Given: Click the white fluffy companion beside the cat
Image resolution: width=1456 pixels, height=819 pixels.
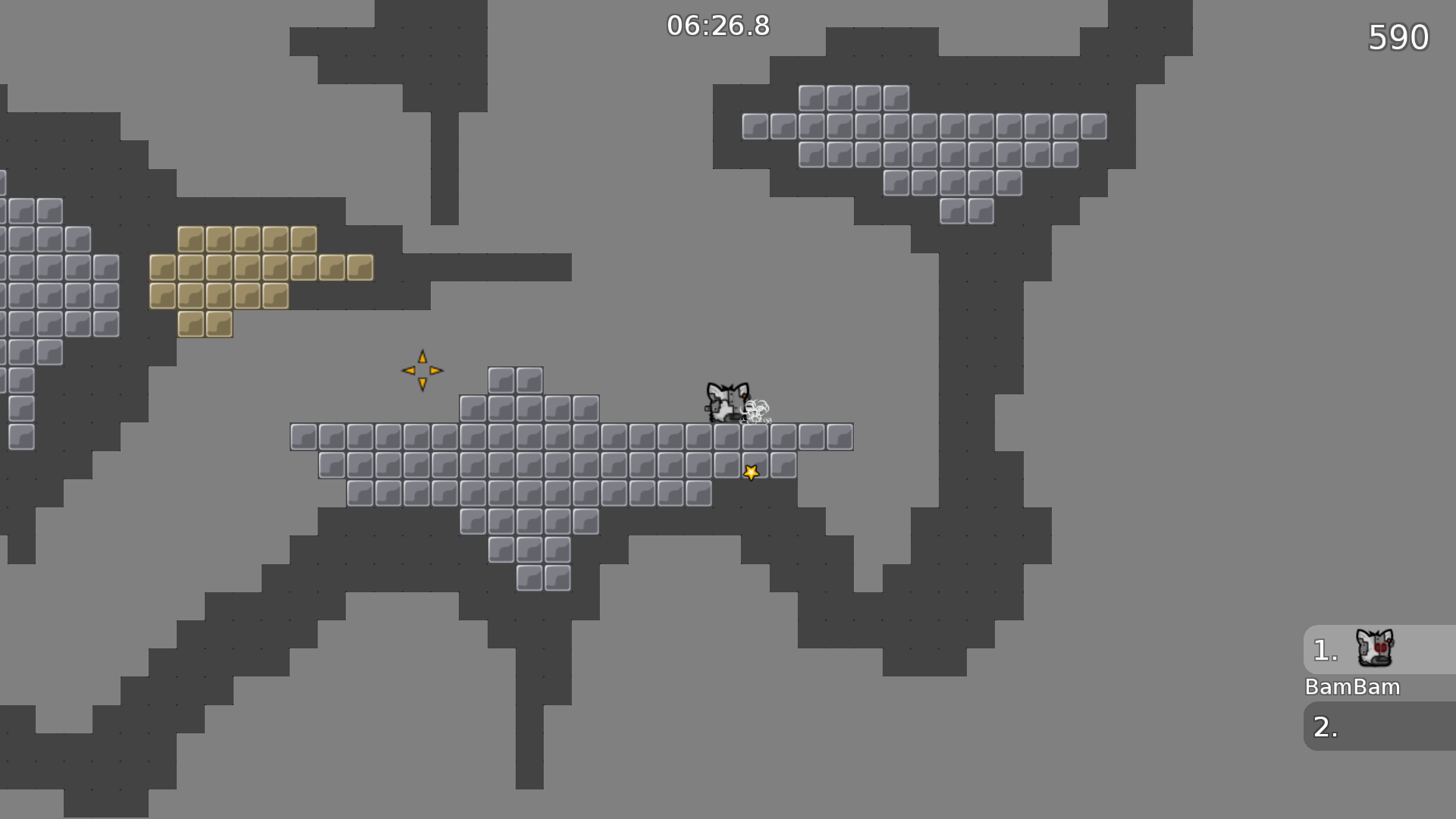Looking at the screenshot, I should (x=757, y=409).
